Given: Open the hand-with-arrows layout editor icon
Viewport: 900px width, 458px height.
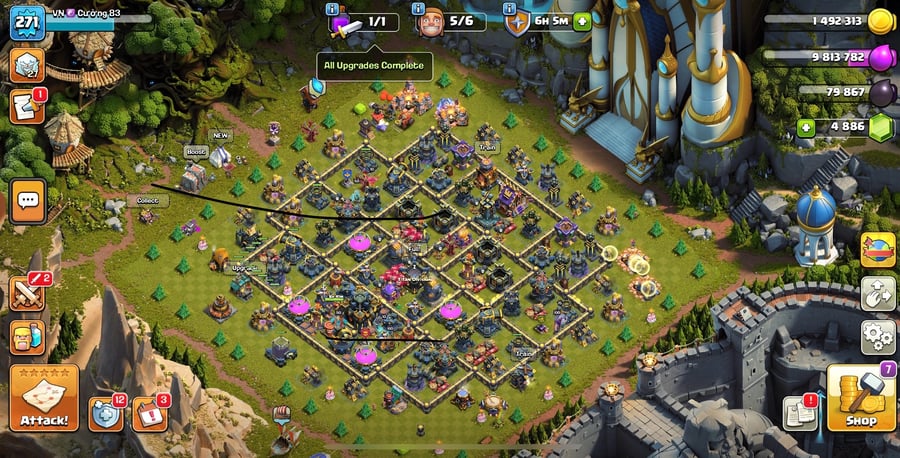Looking at the screenshot, I should click(878, 293).
